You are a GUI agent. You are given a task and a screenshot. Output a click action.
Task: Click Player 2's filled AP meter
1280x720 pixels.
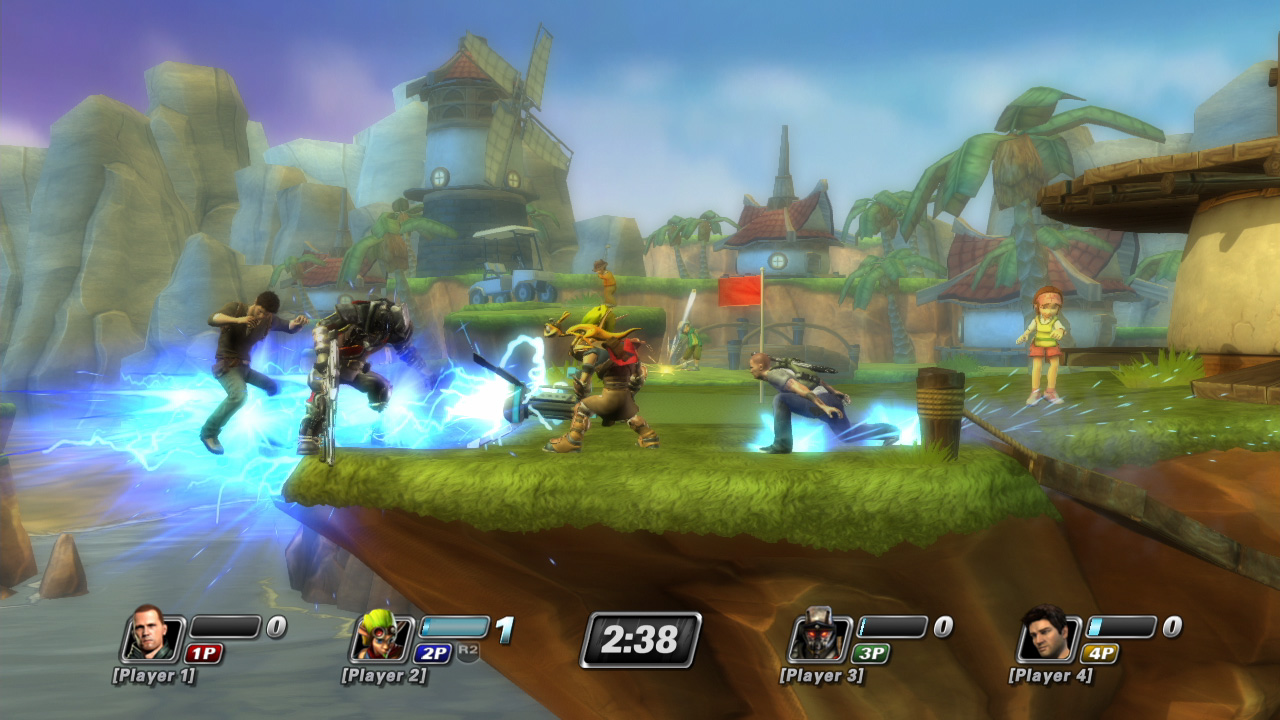click(x=454, y=625)
